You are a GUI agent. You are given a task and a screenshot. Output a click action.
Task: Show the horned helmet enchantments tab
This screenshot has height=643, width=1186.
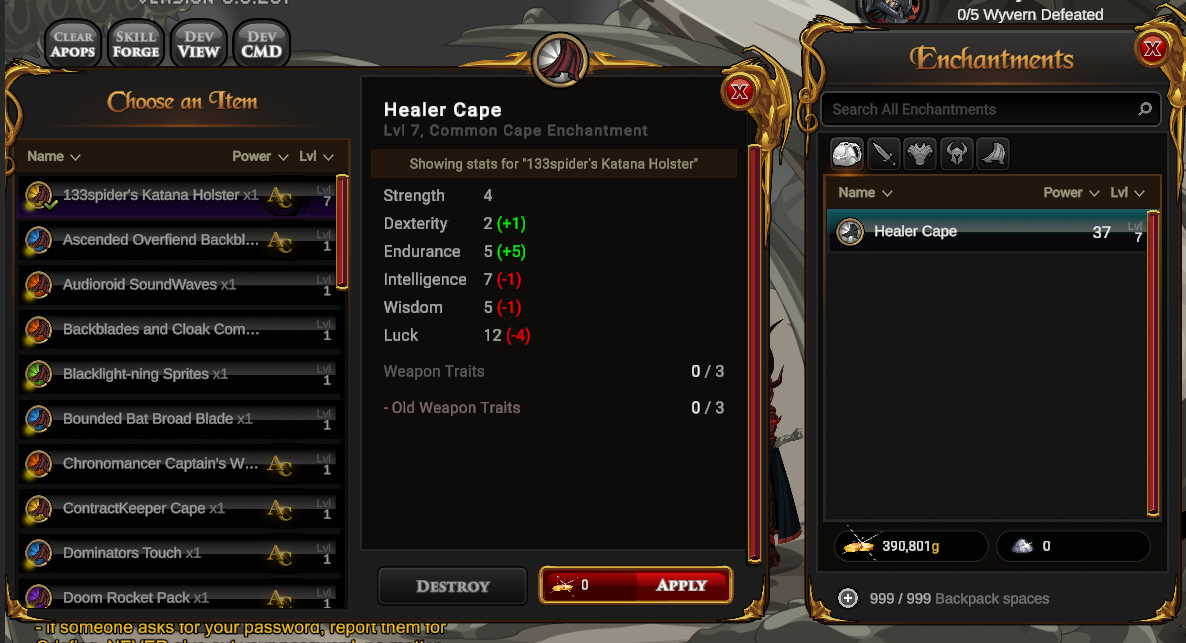(956, 154)
